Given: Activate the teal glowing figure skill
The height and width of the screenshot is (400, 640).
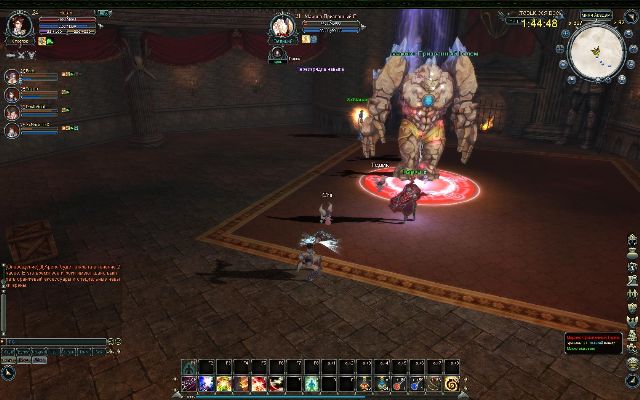Looking at the screenshot, I should pos(312,384).
